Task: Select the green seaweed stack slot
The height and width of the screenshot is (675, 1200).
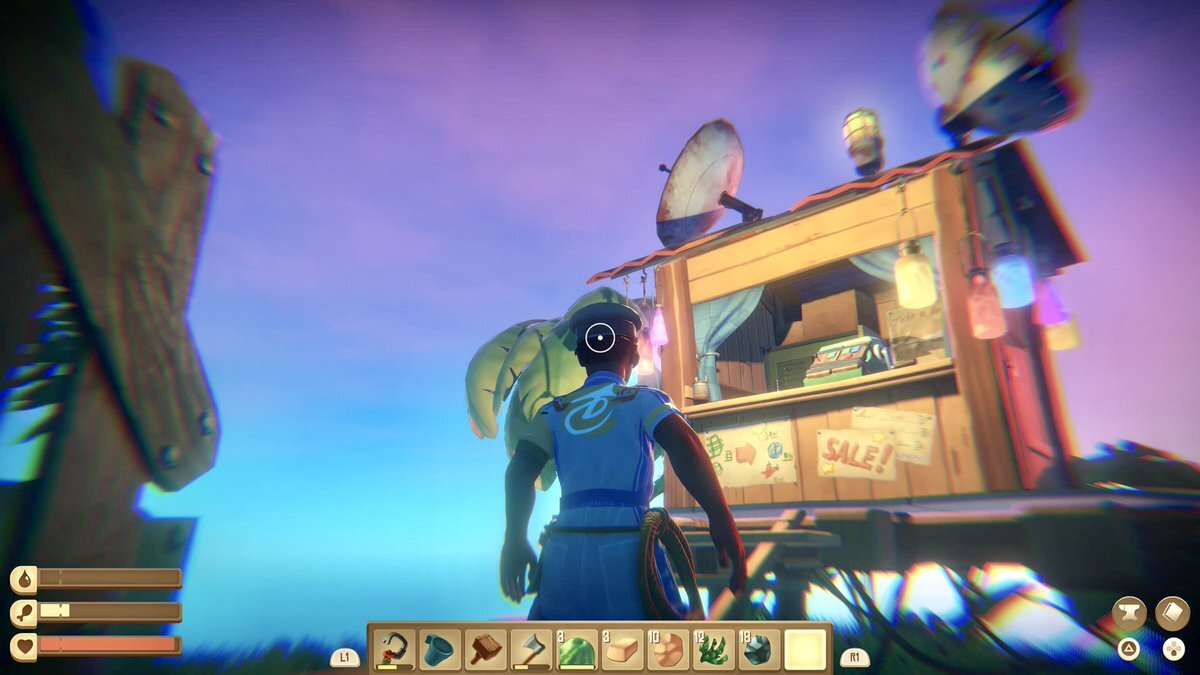Action: [x=714, y=650]
